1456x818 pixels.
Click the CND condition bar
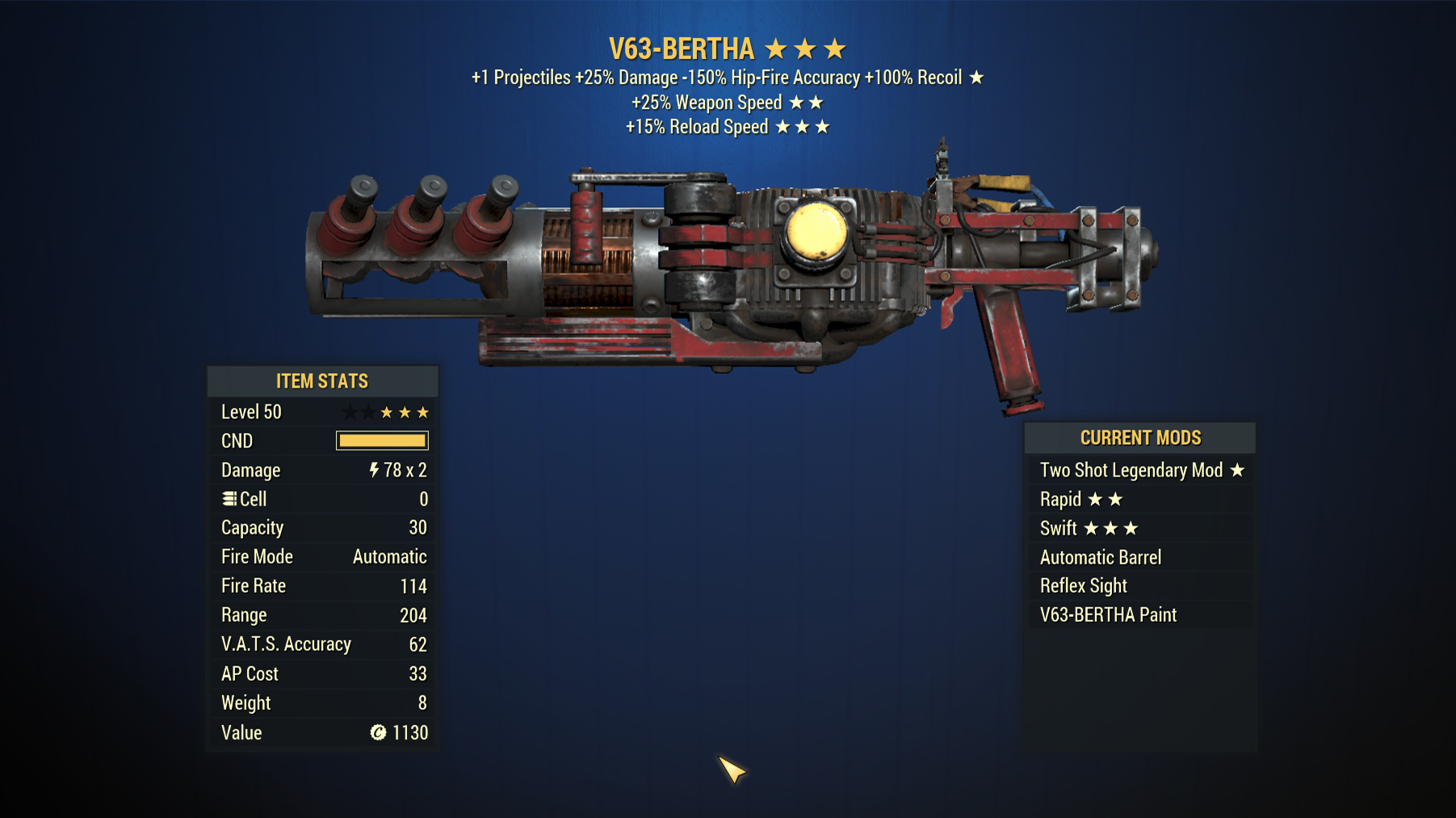tap(381, 440)
